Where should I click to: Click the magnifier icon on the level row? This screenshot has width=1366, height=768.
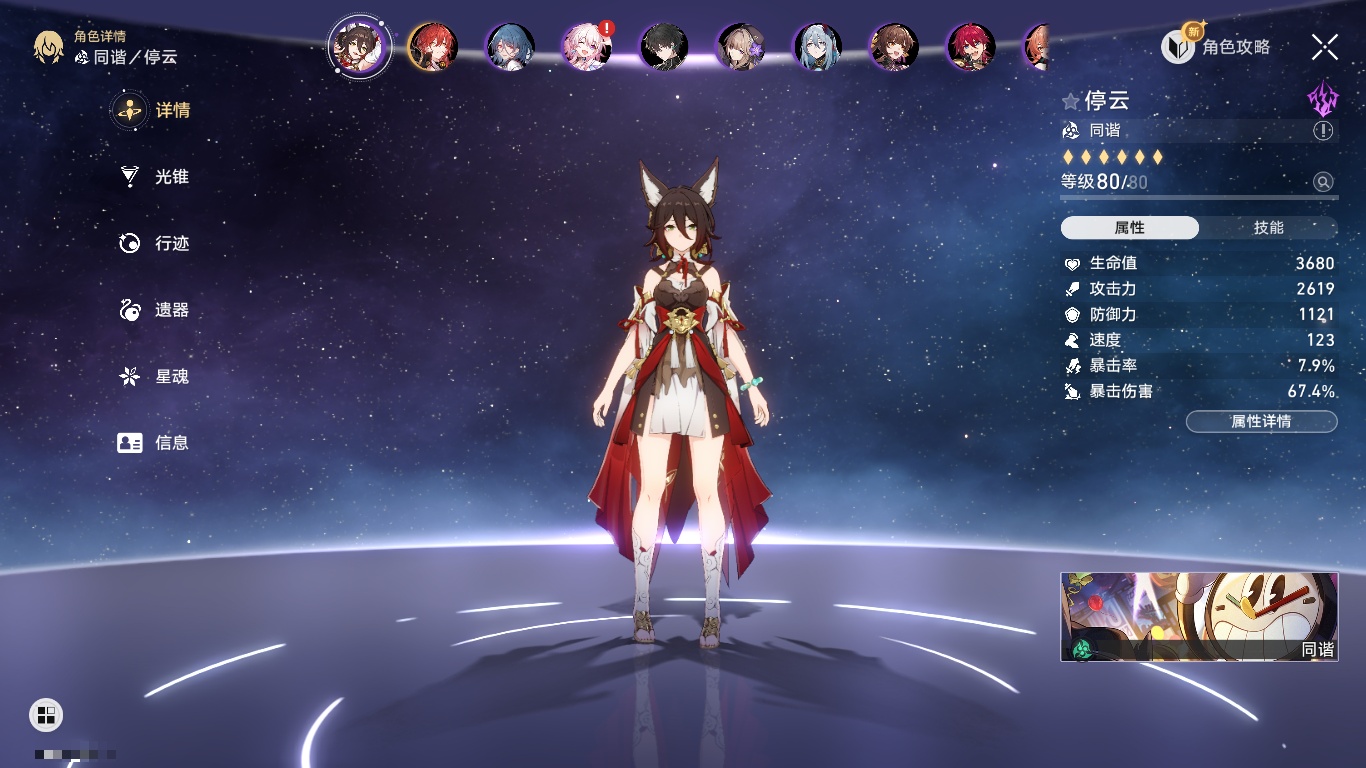1323,182
